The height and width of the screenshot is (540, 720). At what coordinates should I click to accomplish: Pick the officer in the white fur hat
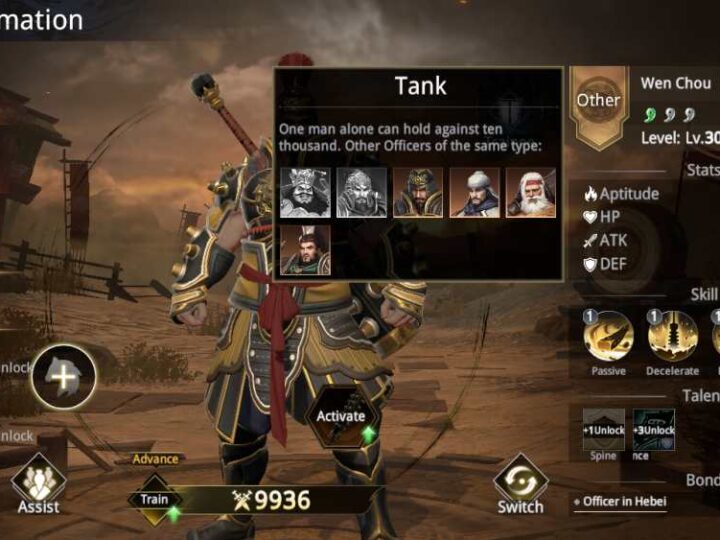474,192
